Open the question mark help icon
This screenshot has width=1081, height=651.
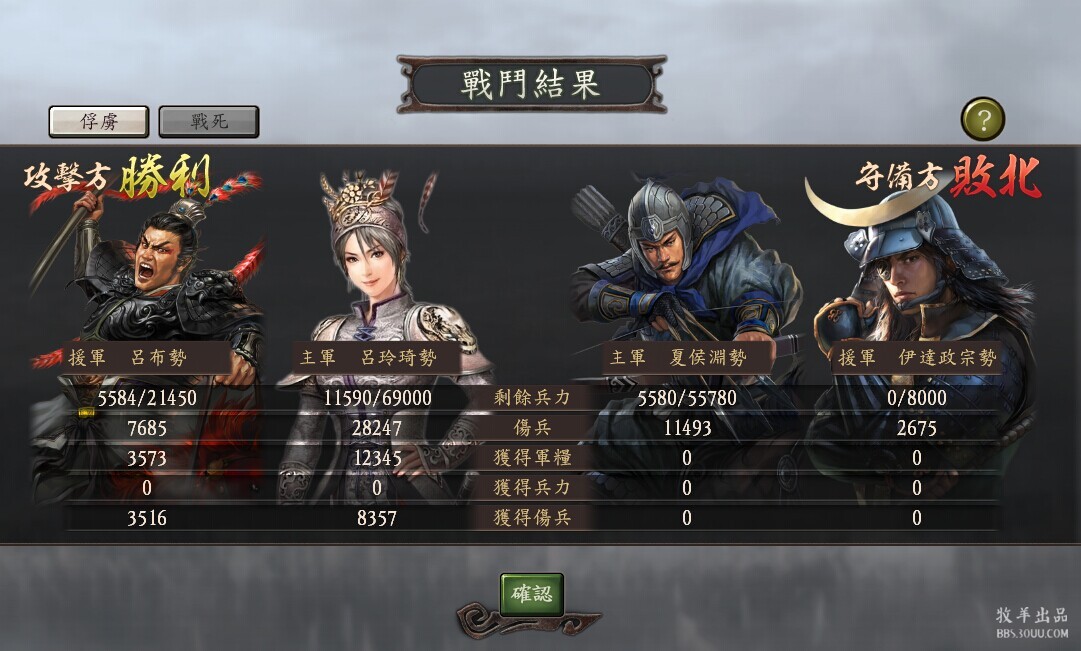(x=983, y=120)
